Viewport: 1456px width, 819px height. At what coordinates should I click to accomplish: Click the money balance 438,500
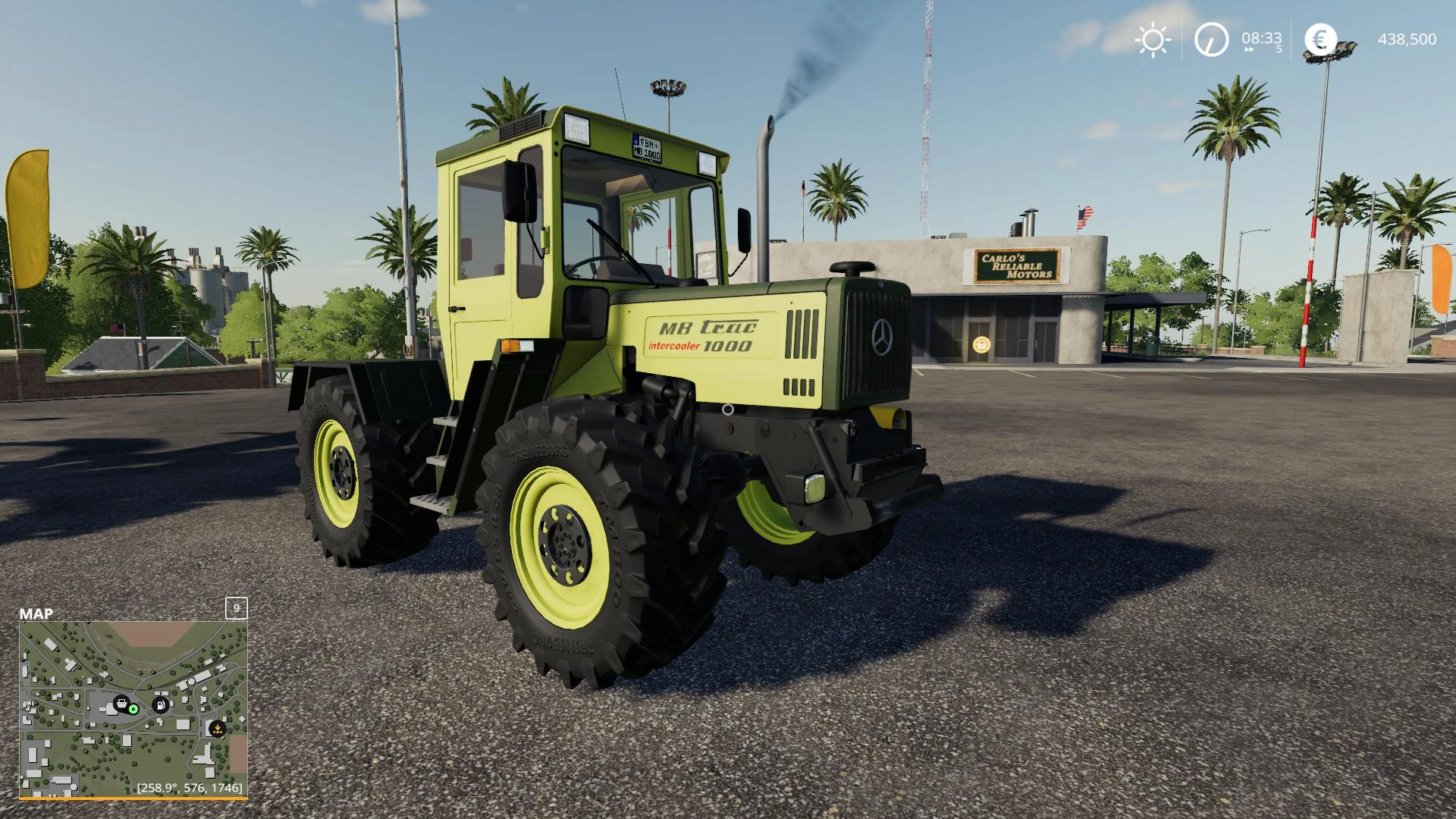click(1407, 39)
